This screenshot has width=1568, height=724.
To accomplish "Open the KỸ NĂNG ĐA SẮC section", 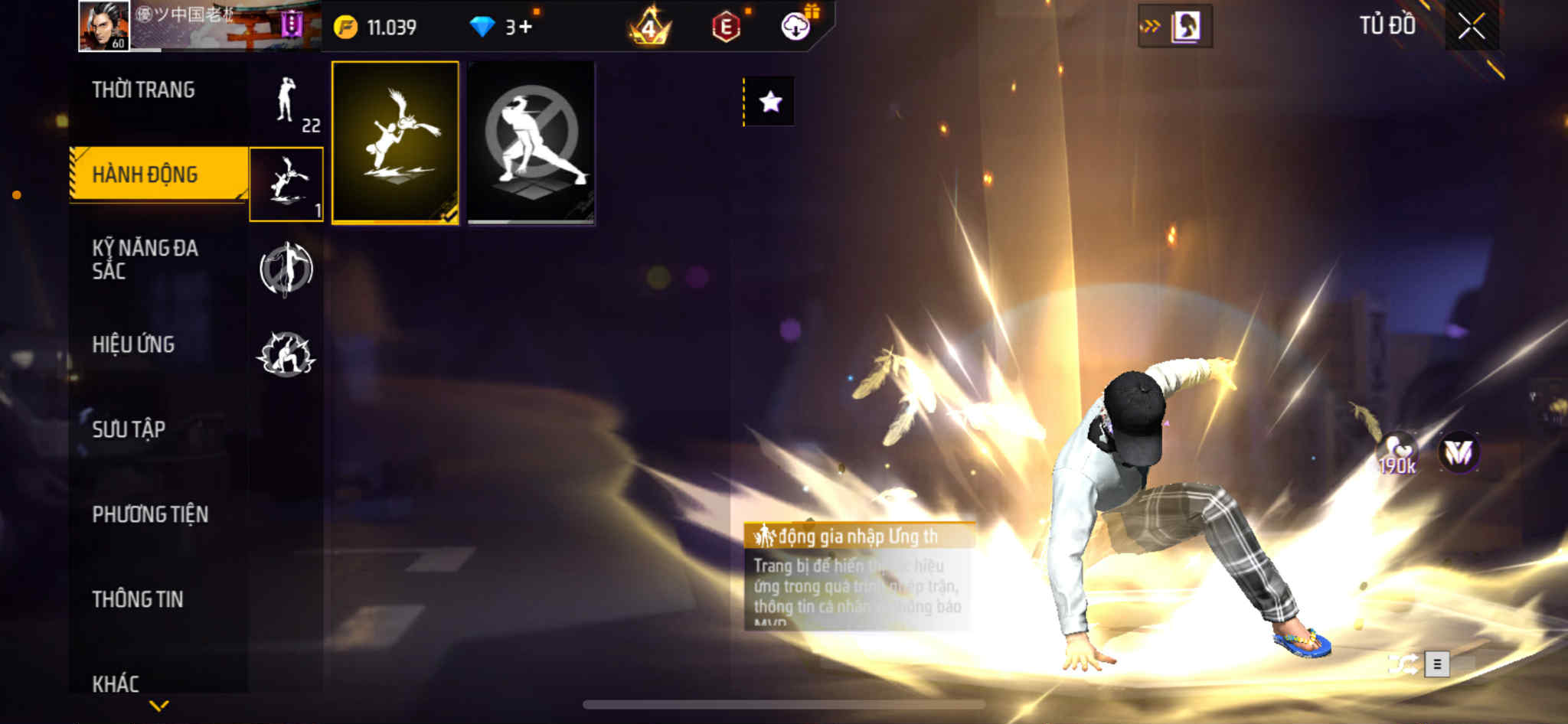I will [x=145, y=259].
